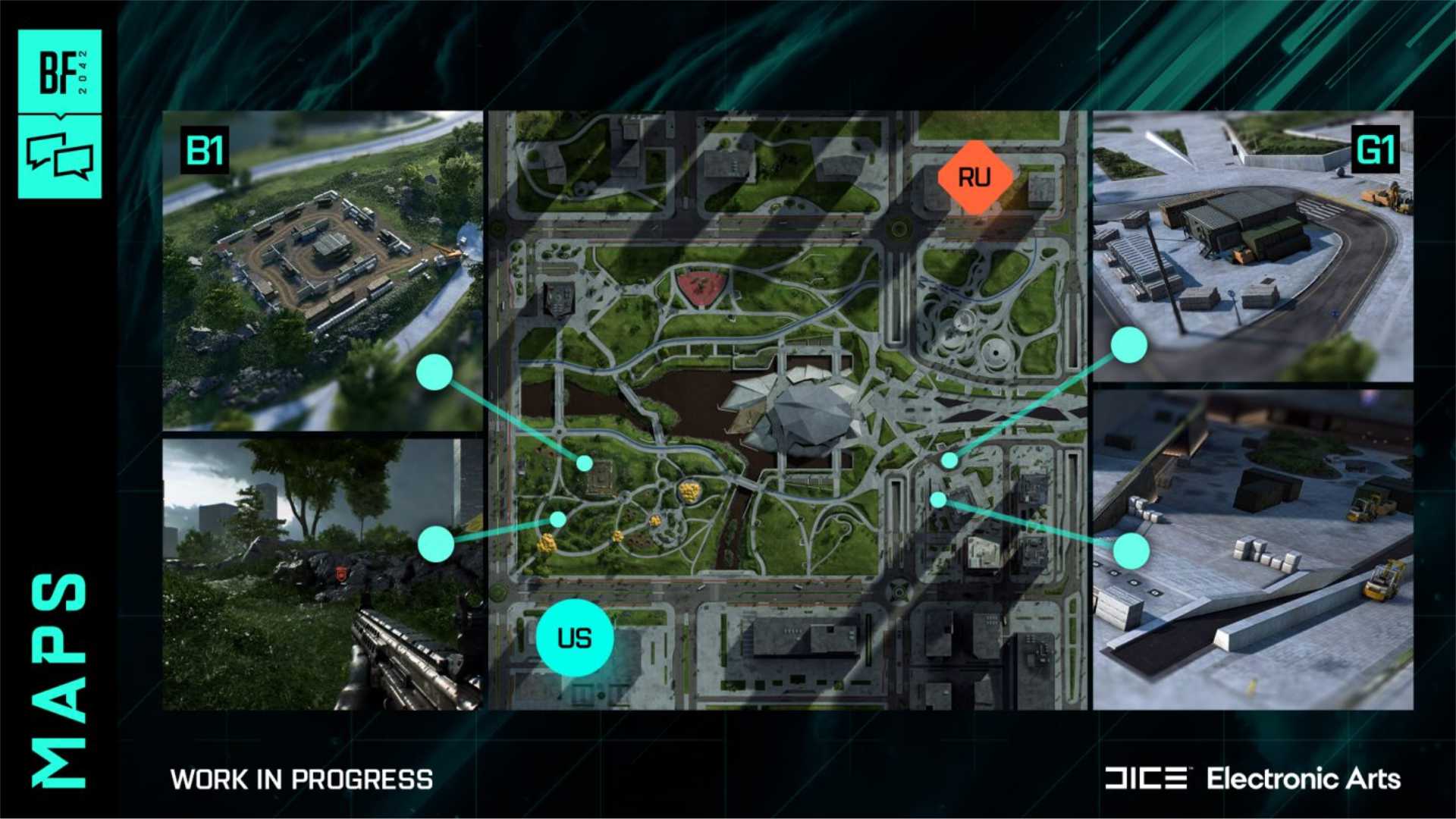Click the central overhead park map
This screenshot has width=1456, height=819.
tap(787, 410)
